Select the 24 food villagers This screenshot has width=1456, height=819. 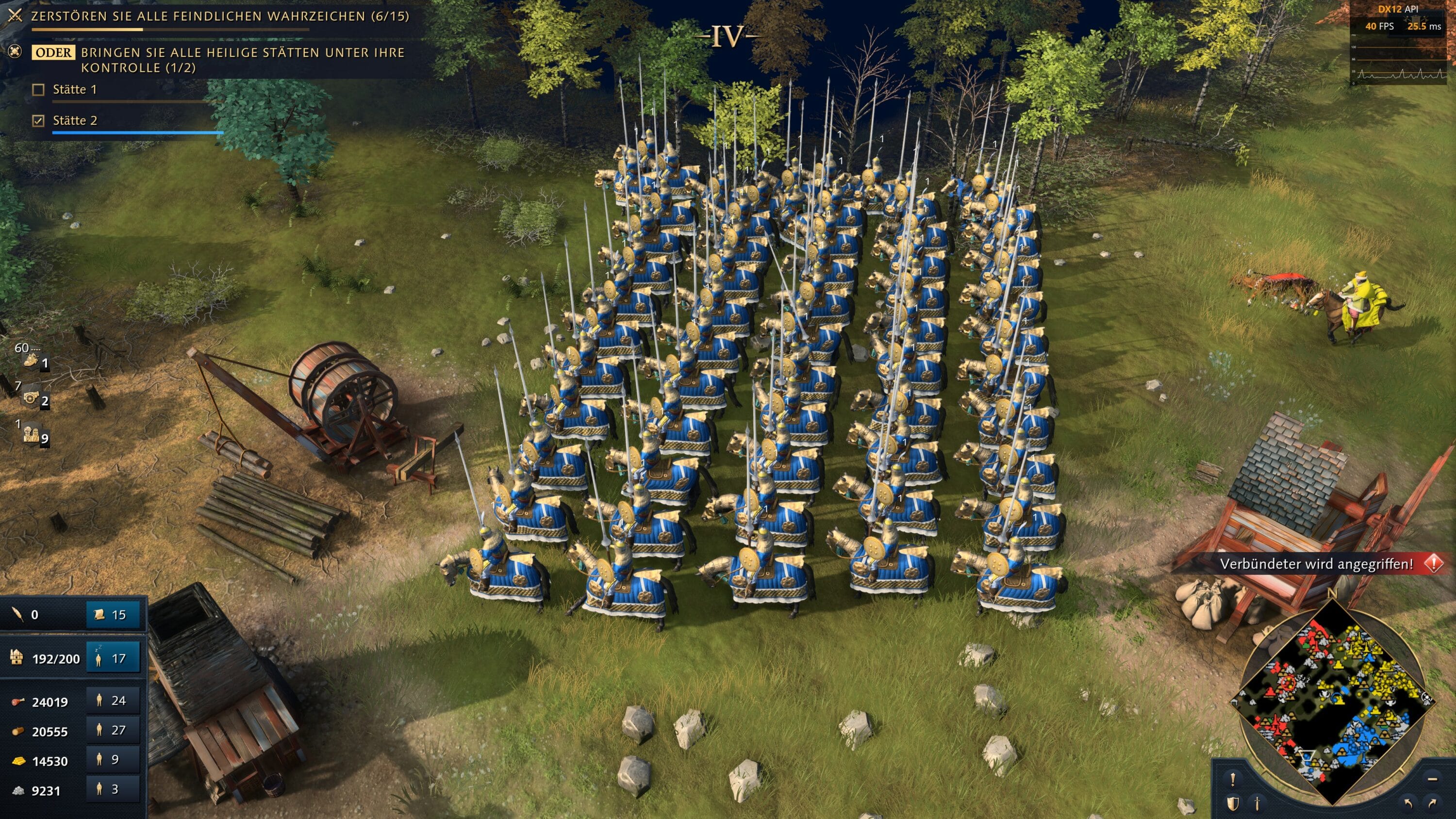(x=113, y=701)
